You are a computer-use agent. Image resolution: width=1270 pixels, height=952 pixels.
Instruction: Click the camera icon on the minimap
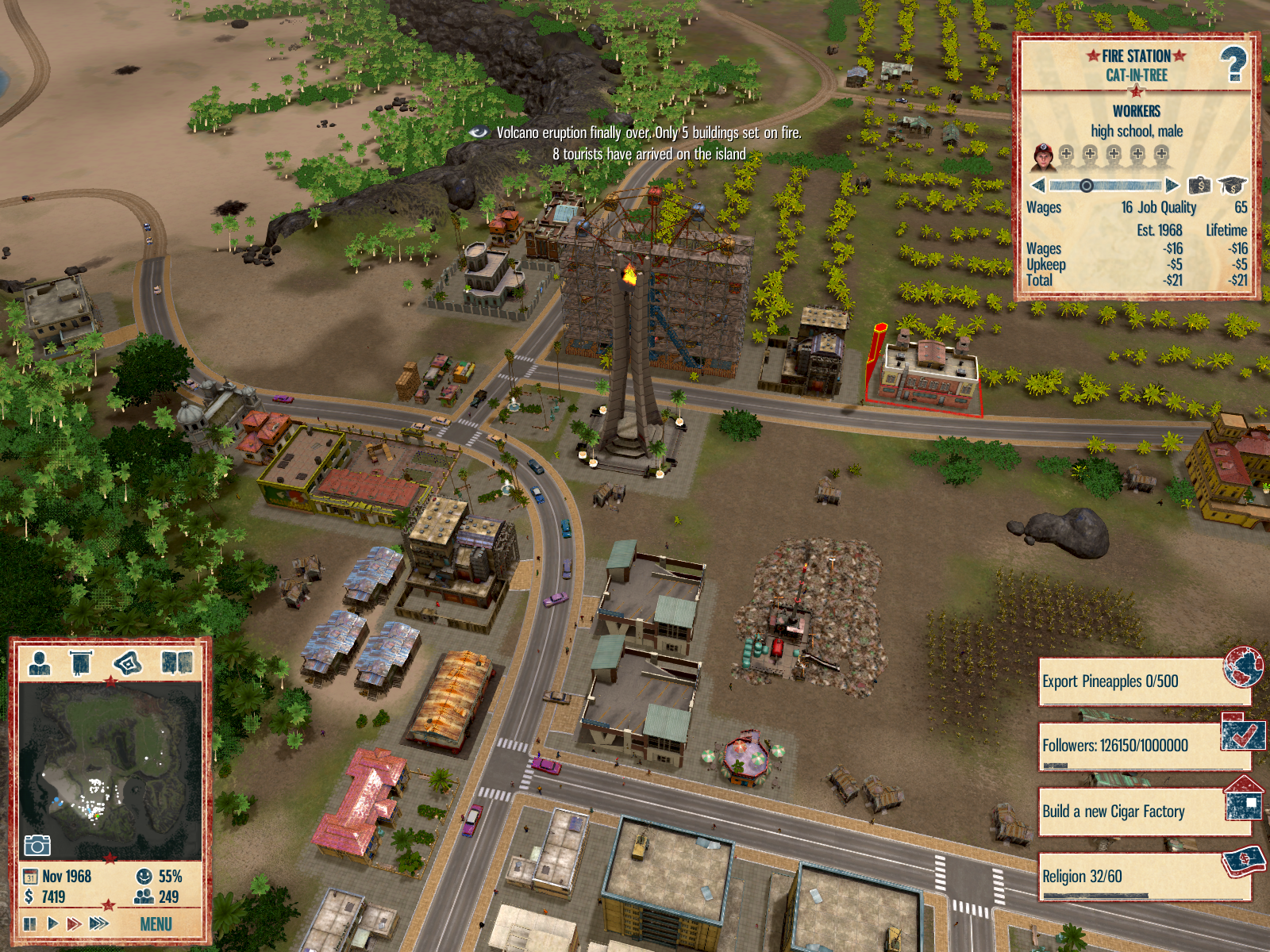tap(37, 845)
